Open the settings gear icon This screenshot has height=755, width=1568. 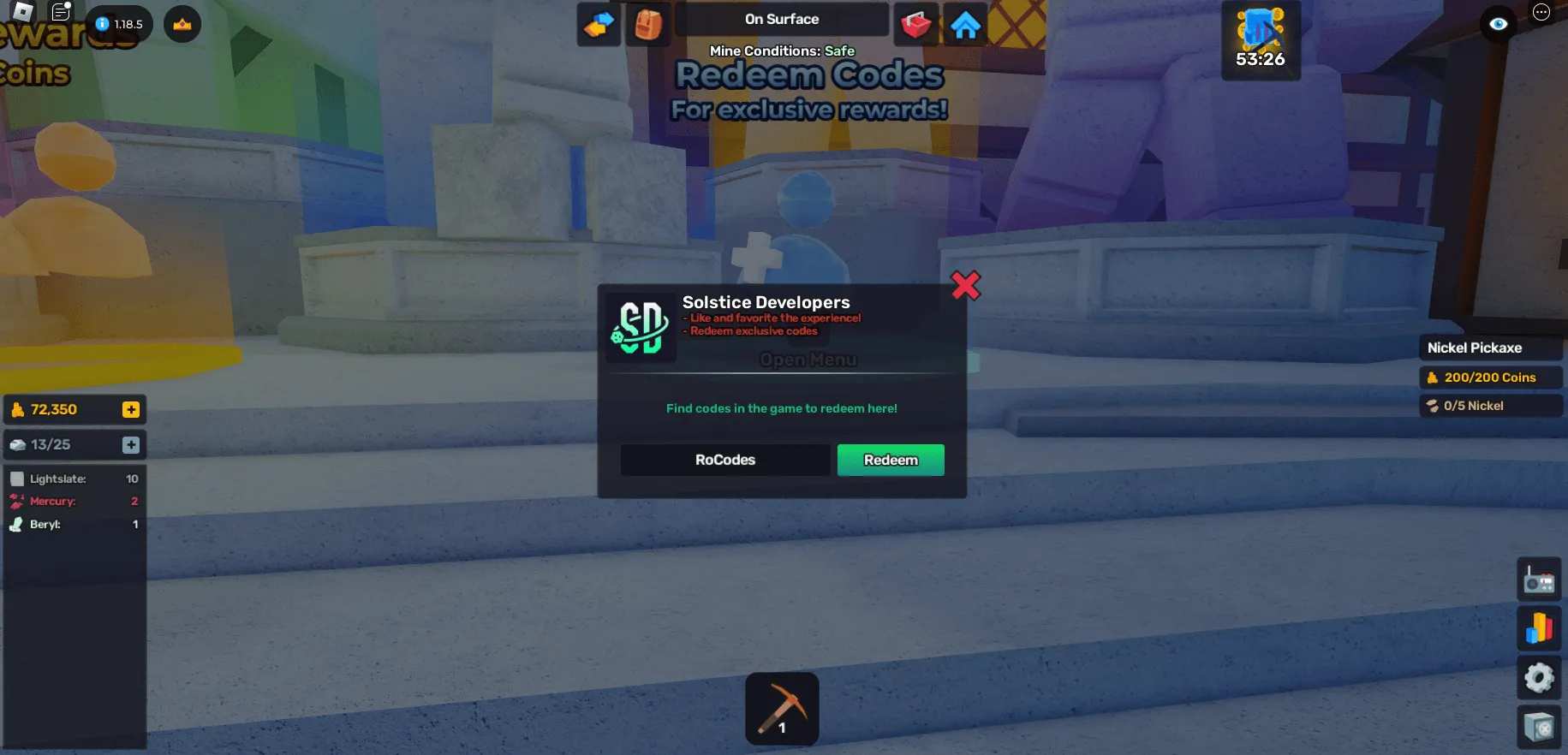1539,677
